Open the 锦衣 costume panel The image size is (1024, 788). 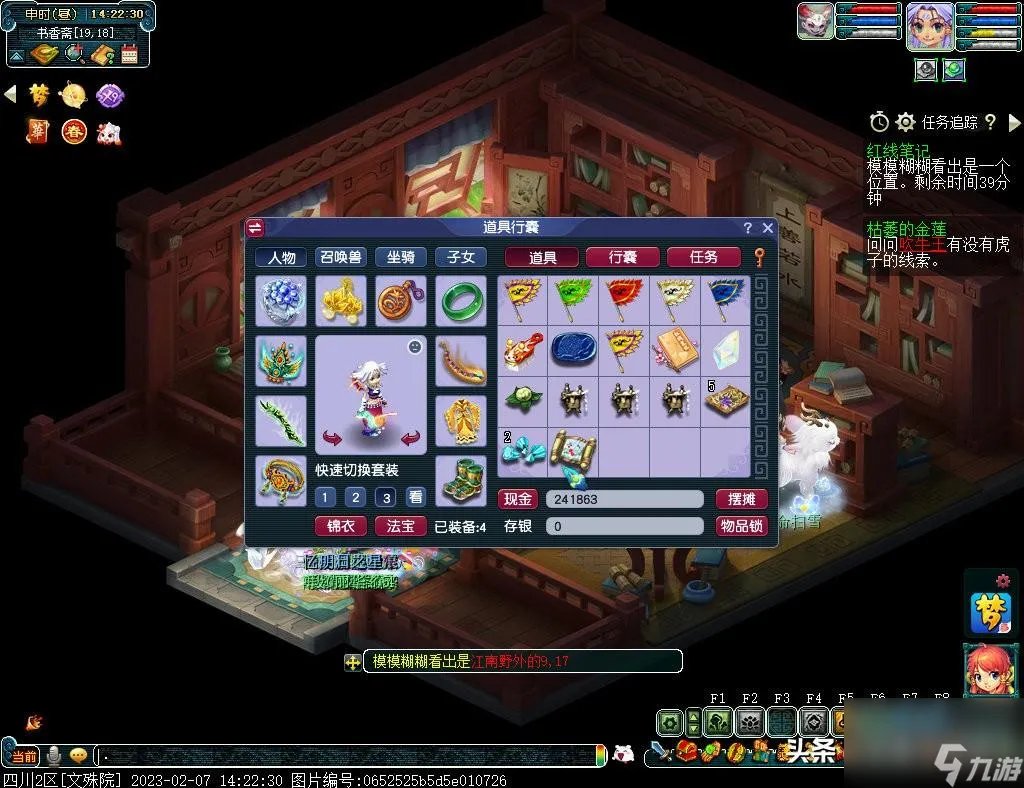341,526
